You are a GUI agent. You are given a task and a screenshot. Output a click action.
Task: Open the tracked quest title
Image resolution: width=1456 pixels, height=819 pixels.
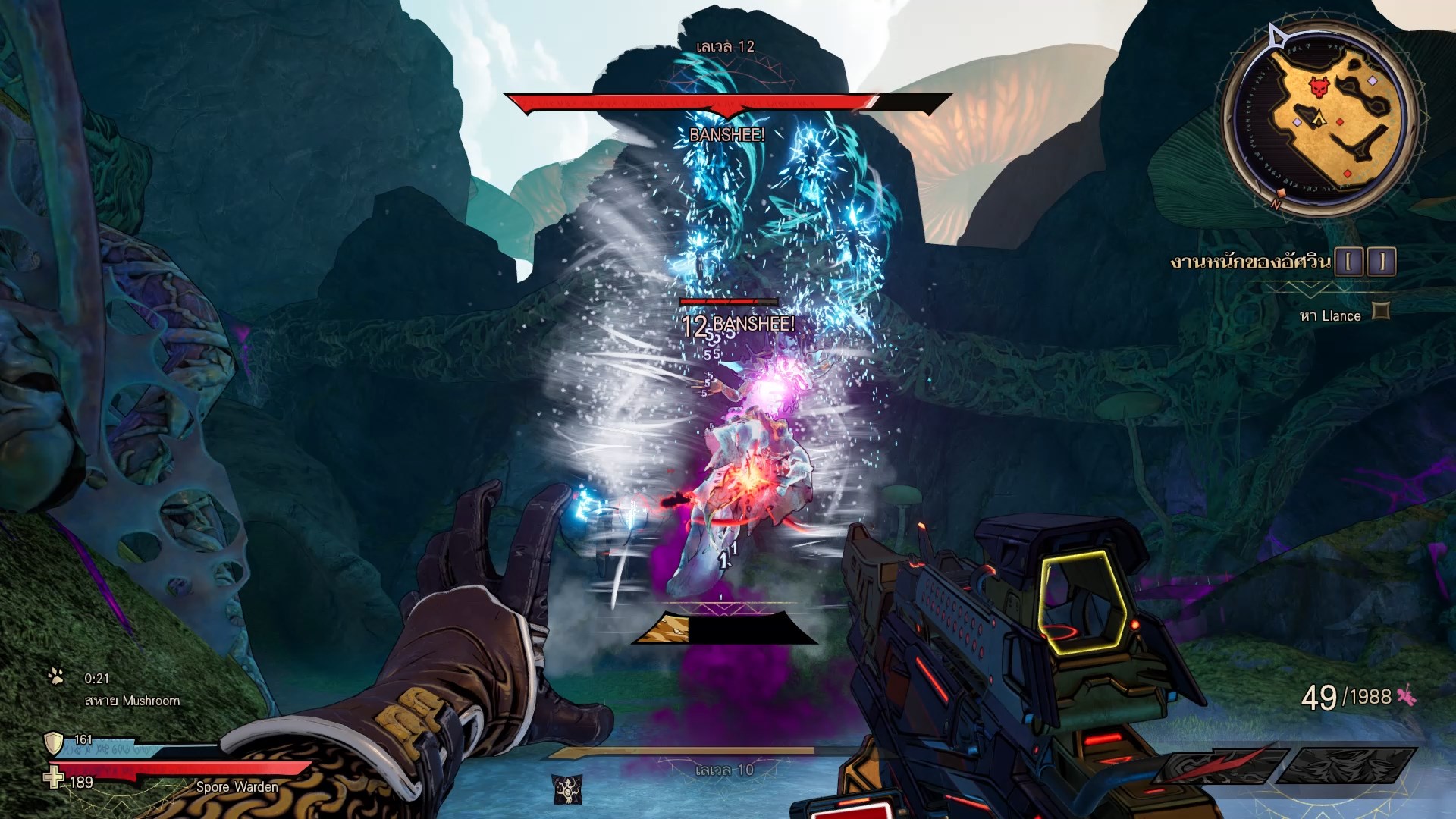tap(1250, 262)
